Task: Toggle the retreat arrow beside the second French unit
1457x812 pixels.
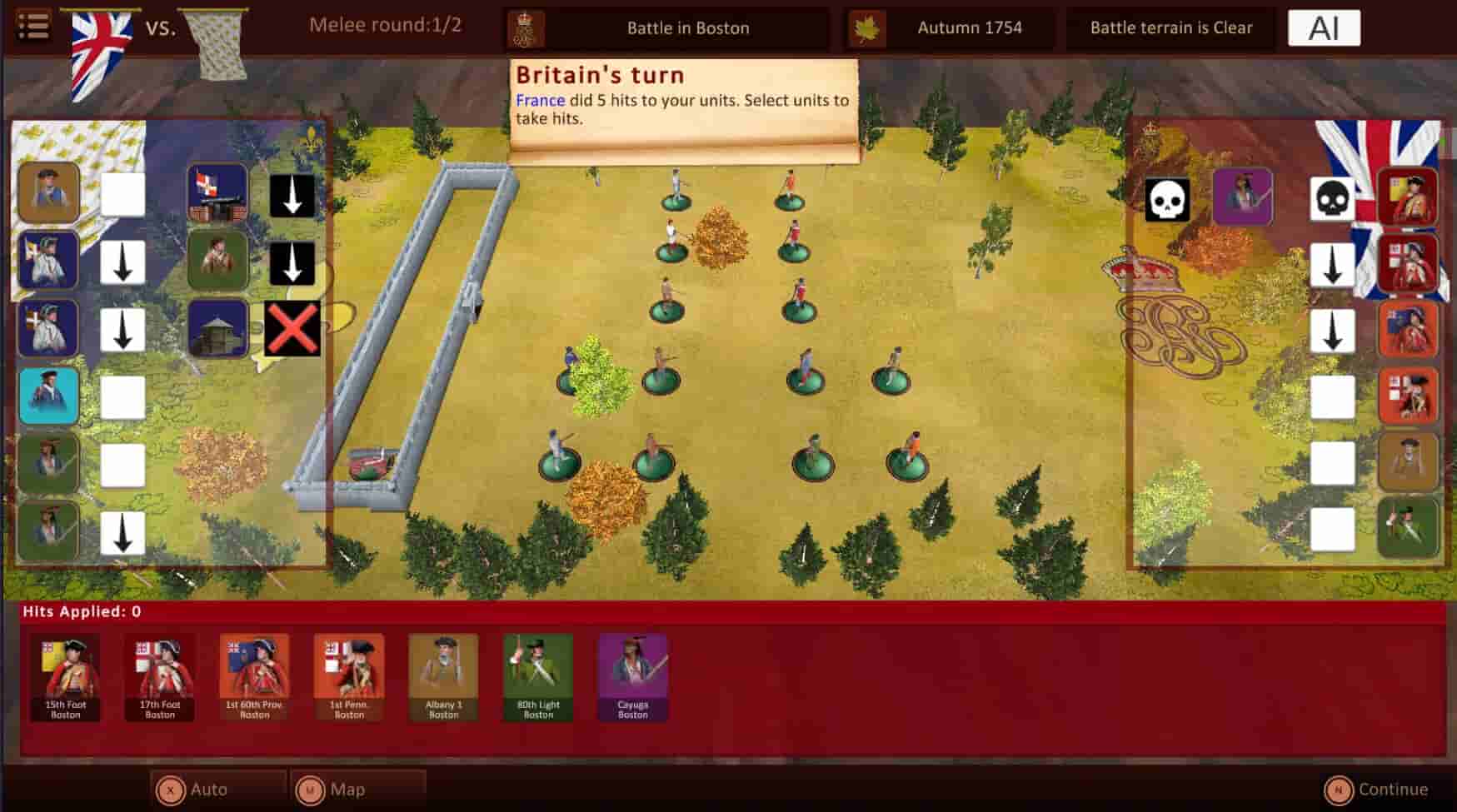Action: (x=124, y=261)
